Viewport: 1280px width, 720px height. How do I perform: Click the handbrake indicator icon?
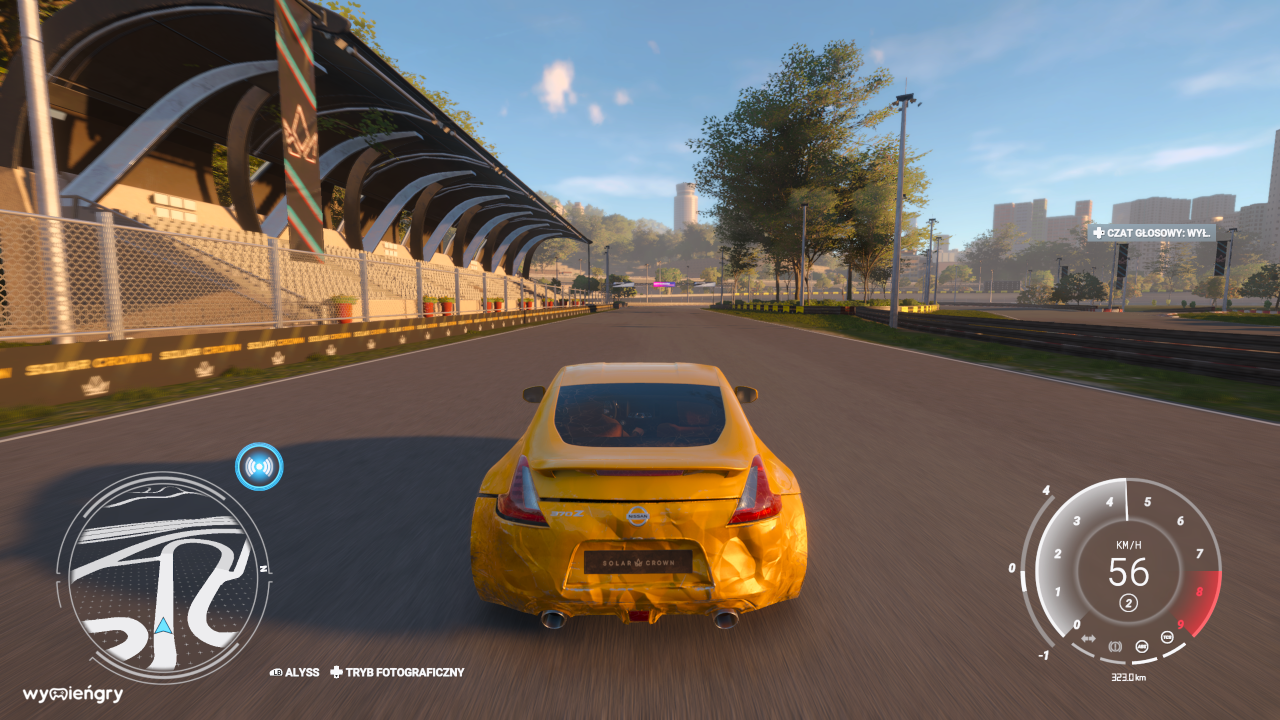click(1115, 645)
